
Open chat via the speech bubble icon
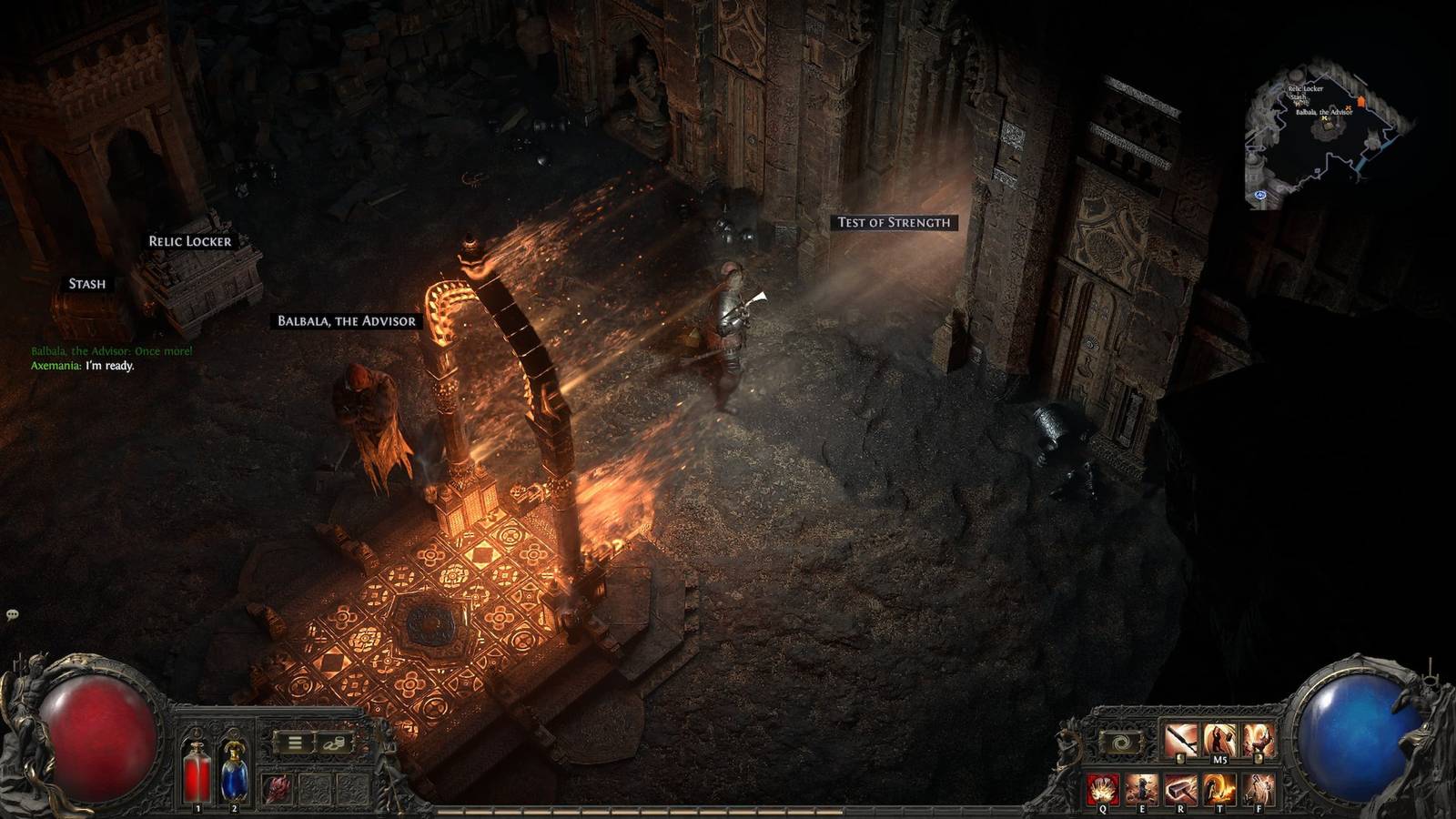(x=13, y=615)
